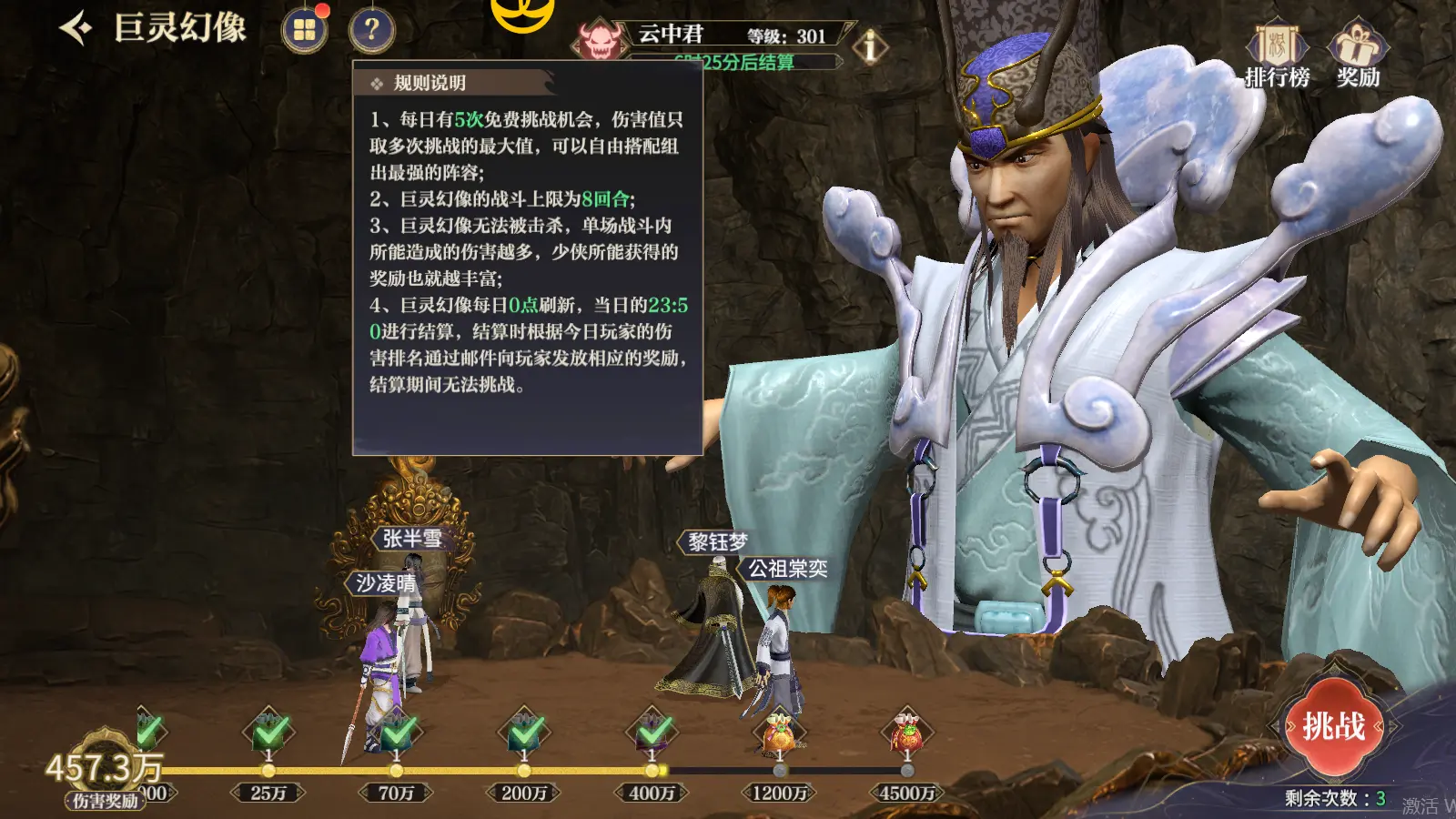Open the grid menu icon with red notification dot
The width and height of the screenshot is (1456, 819).
[304, 29]
